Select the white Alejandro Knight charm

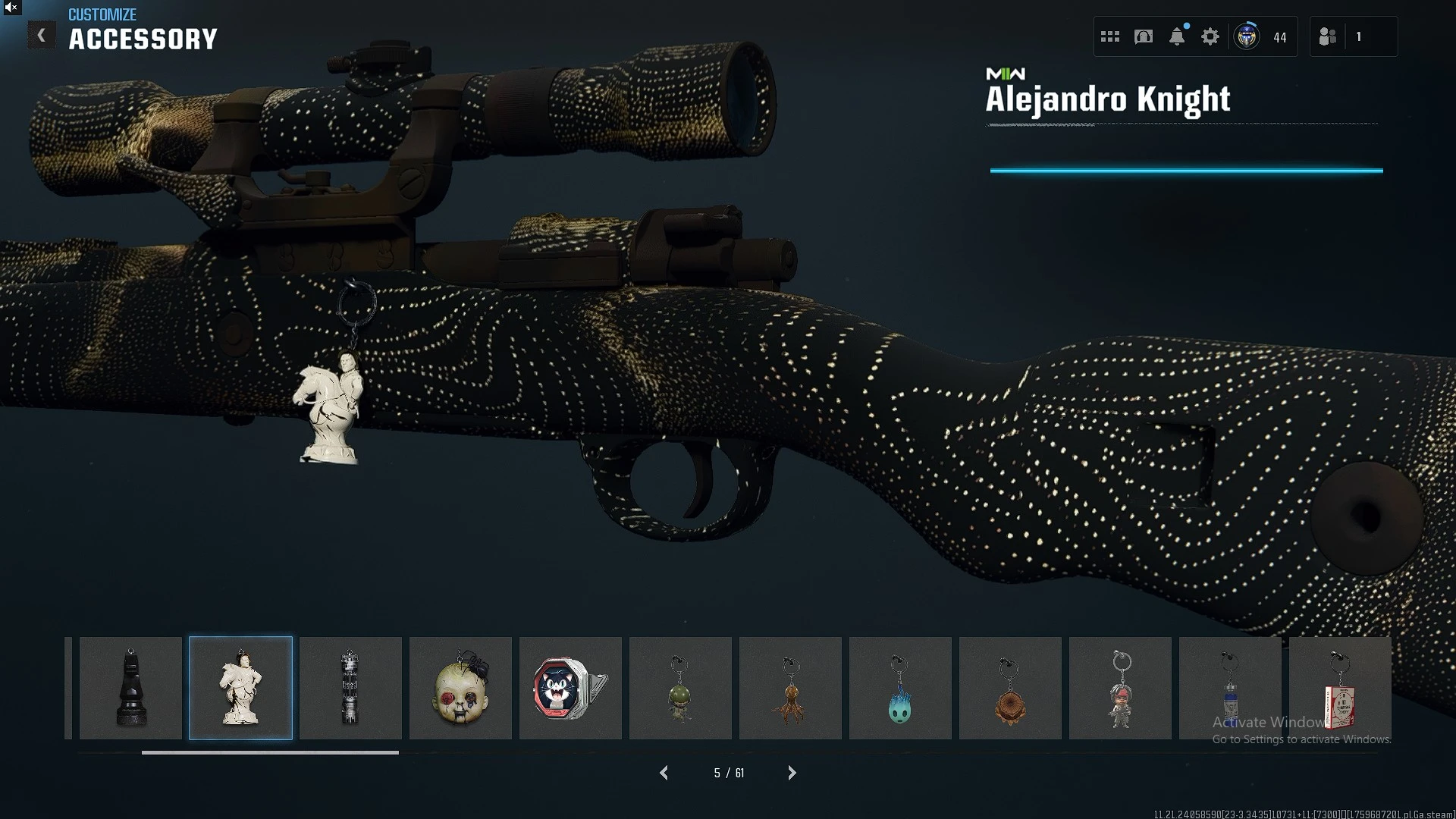240,688
